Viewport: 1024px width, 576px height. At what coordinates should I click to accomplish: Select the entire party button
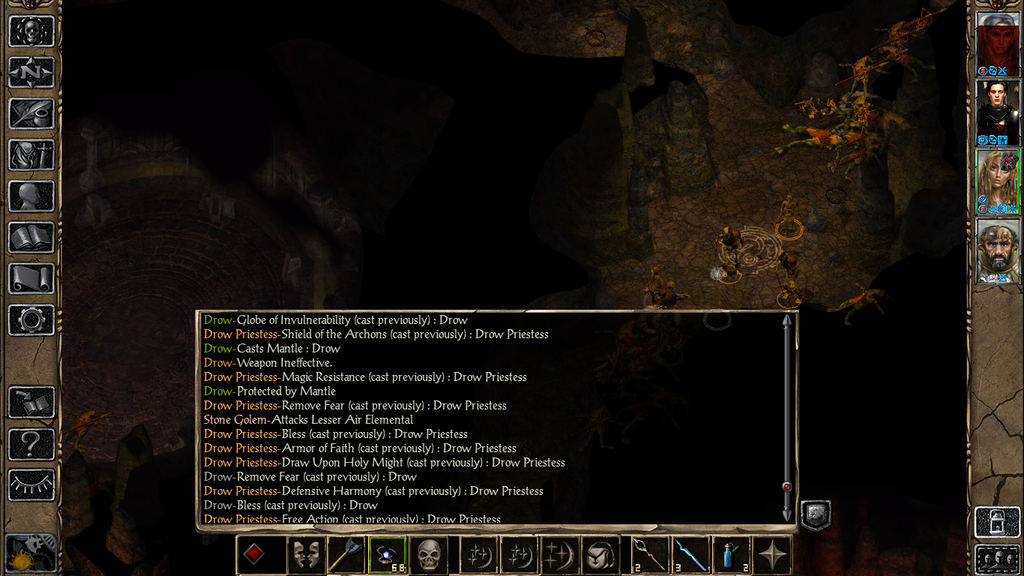click(x=997, y=557)
